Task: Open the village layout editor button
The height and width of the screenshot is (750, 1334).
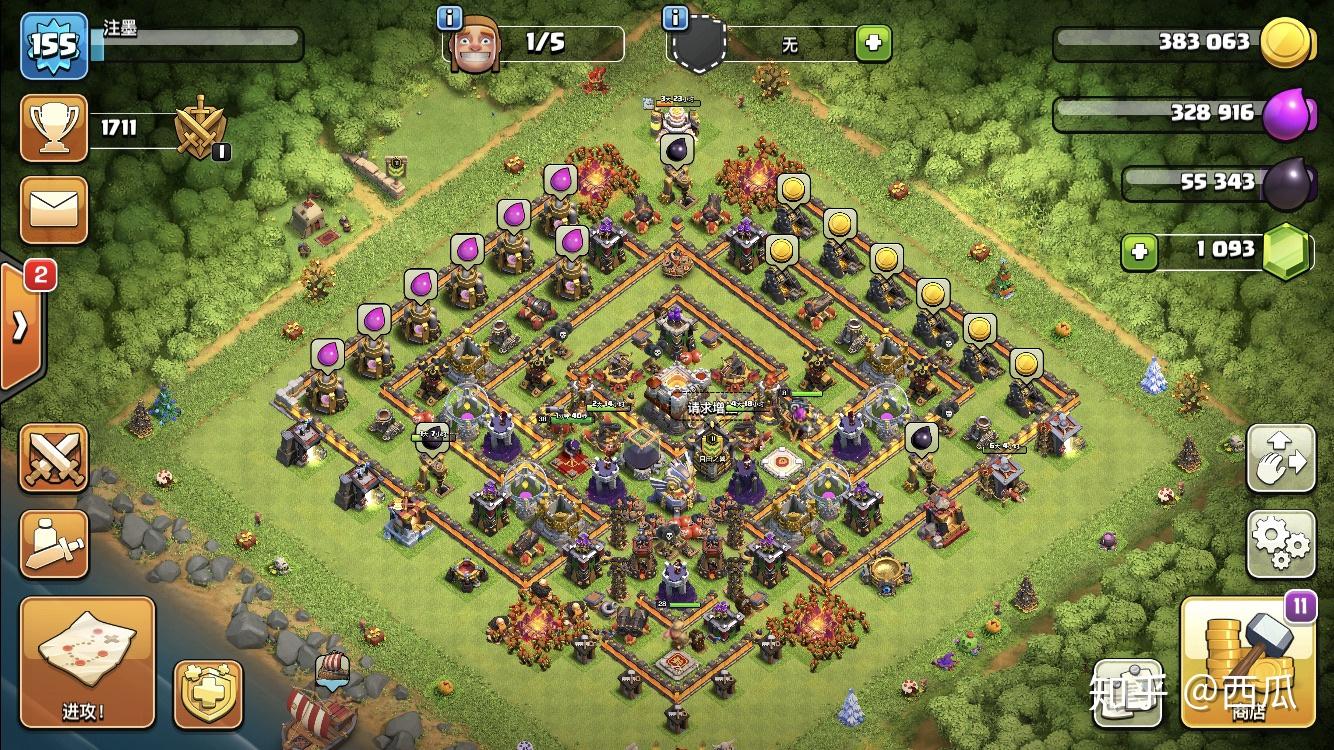Action: click(1280, 459)
